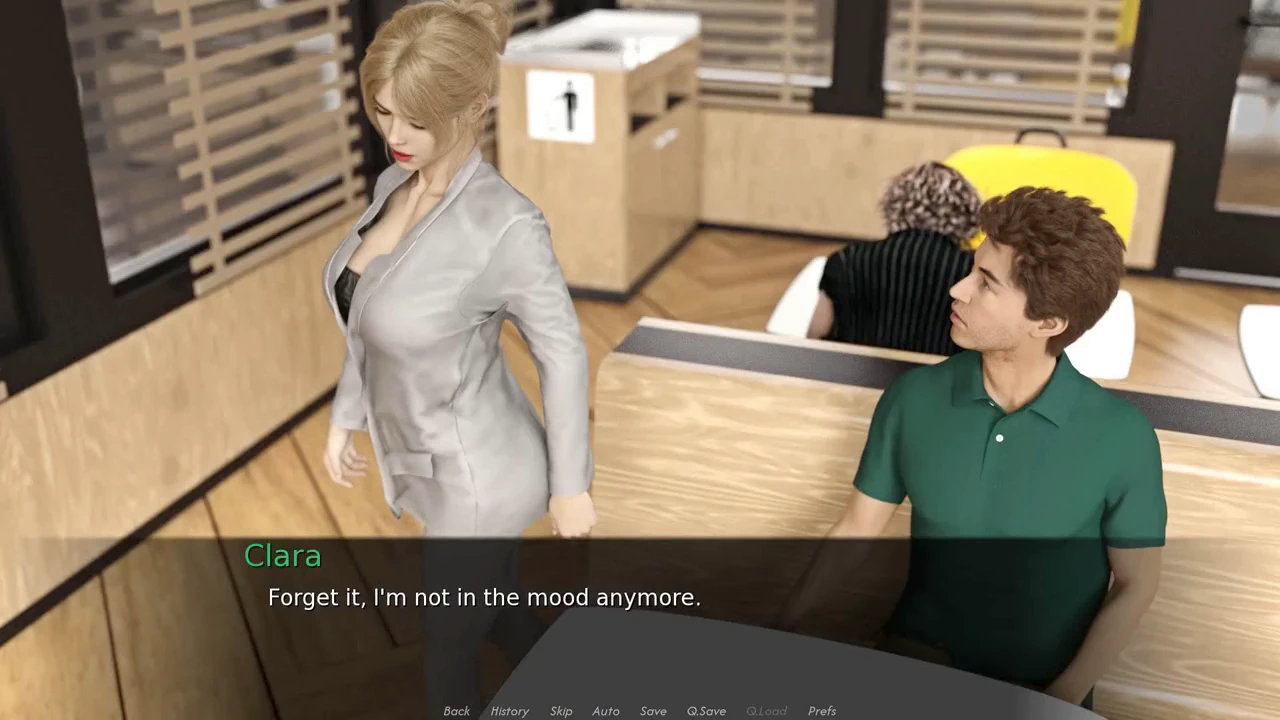Open the dialogue History log
Image resolution: width=1280 pixels, height=720 pixels.
pos(509,711)
